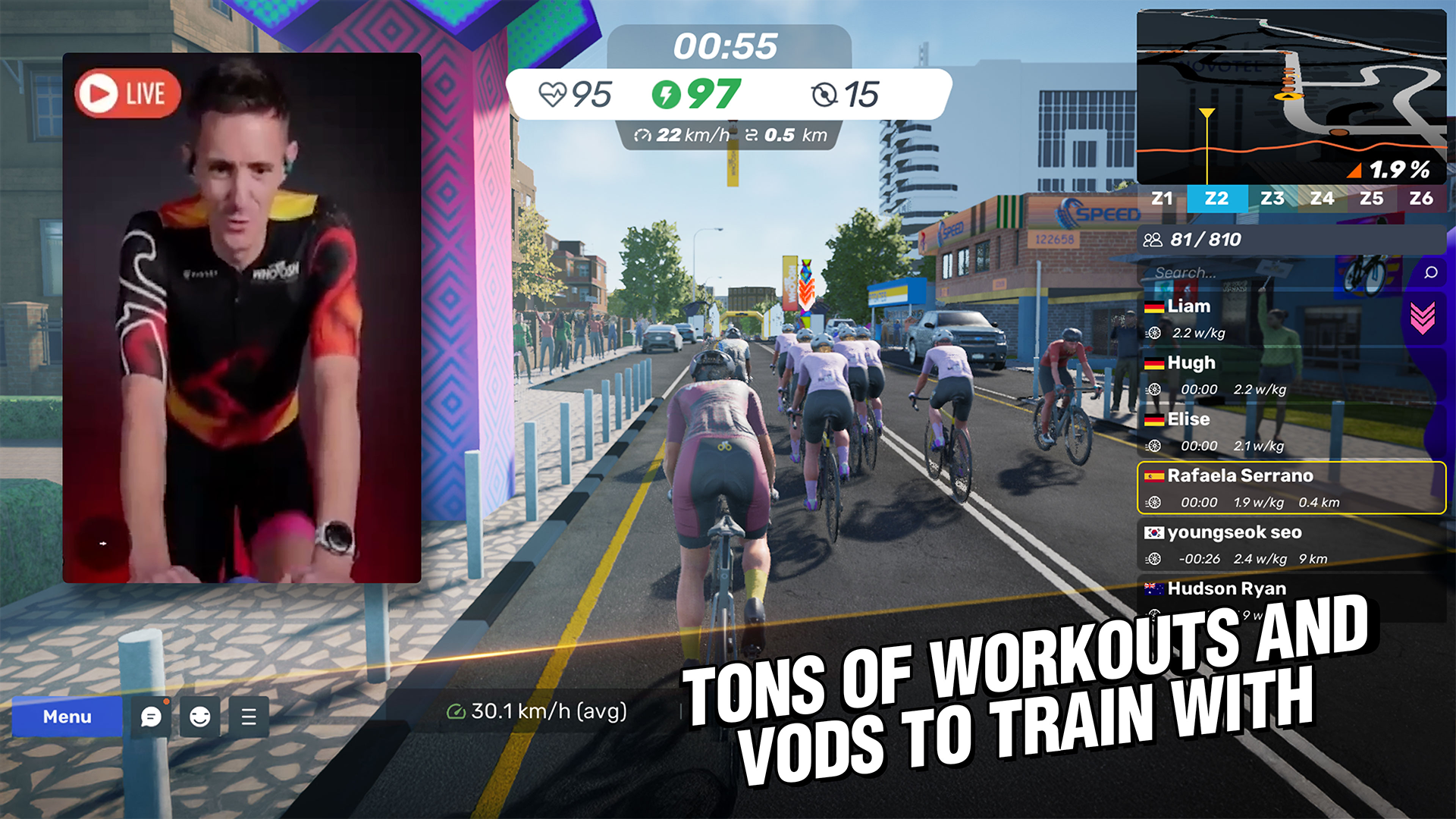The width and height of the screenshot is (1456, 819).
Task: Click the cadence icon showing 15
Action: tap(825, 93)
